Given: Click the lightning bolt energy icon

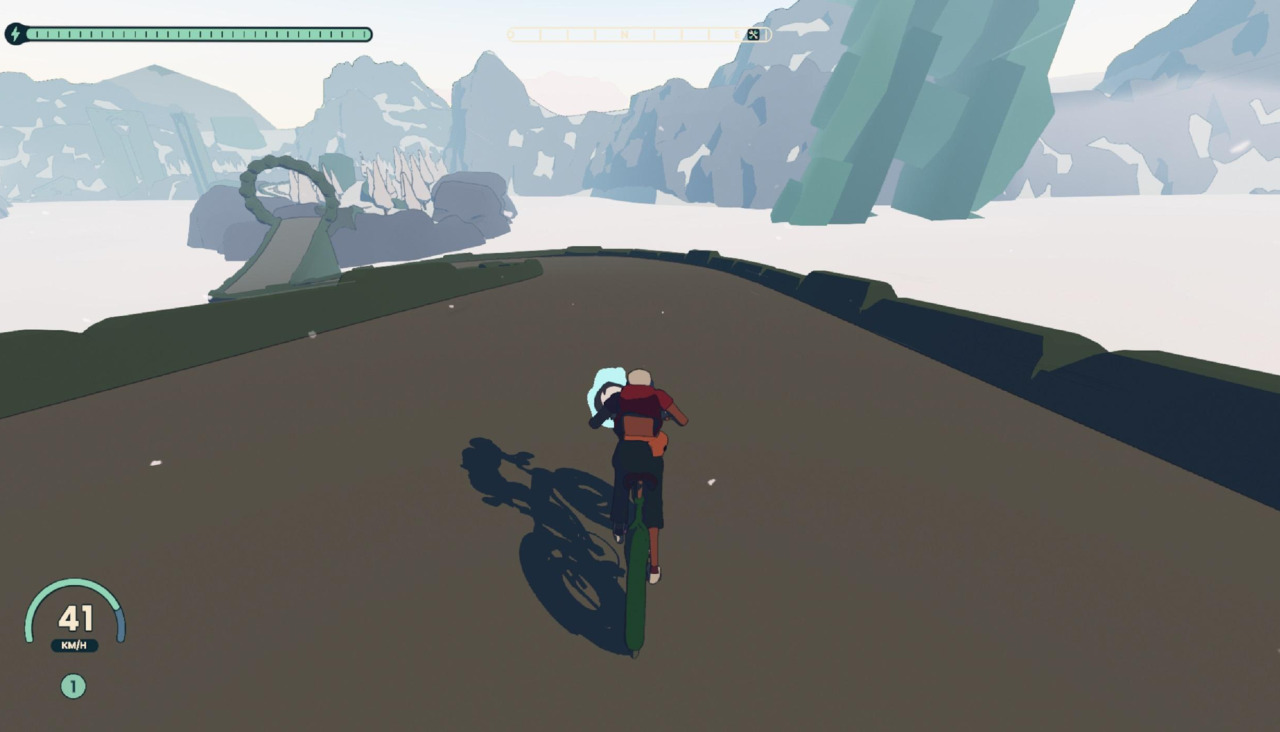Looking at the screenshot, I should (15, 34).
